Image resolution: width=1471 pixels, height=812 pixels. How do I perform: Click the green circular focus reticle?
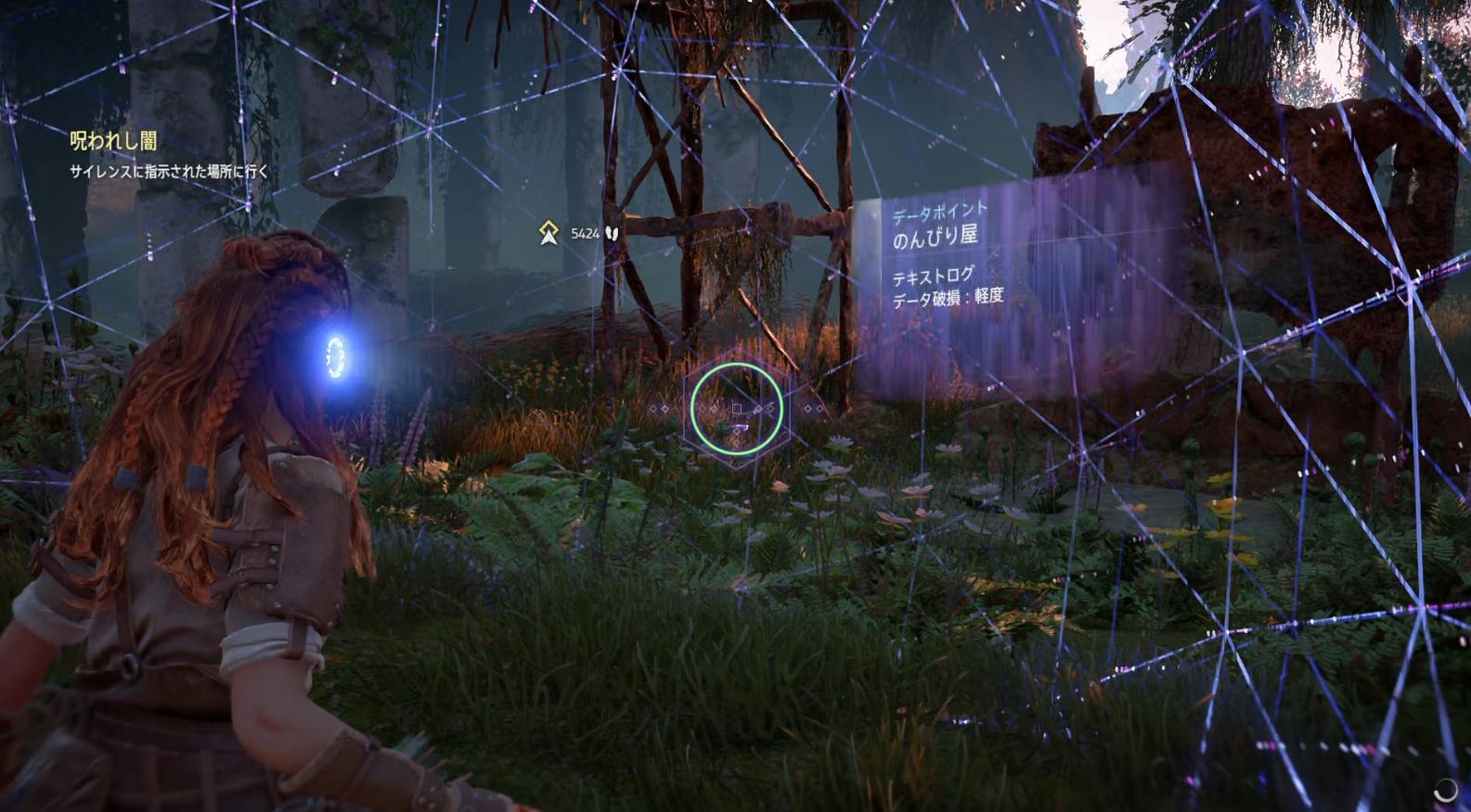736,409
